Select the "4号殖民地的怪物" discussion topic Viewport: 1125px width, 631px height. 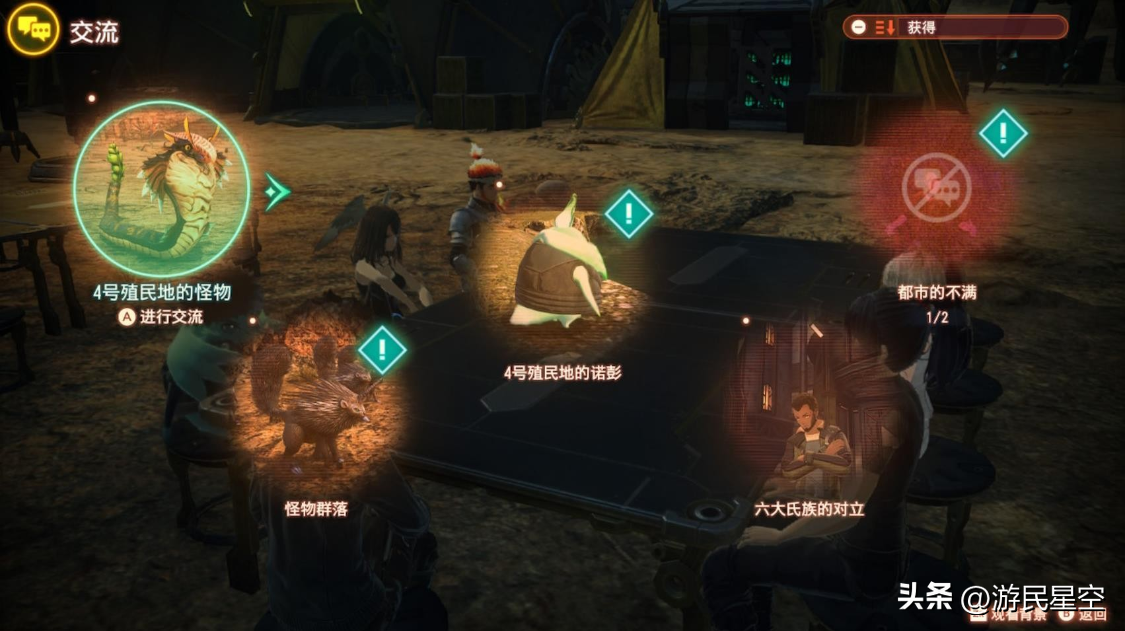click(x=161, y=190)
